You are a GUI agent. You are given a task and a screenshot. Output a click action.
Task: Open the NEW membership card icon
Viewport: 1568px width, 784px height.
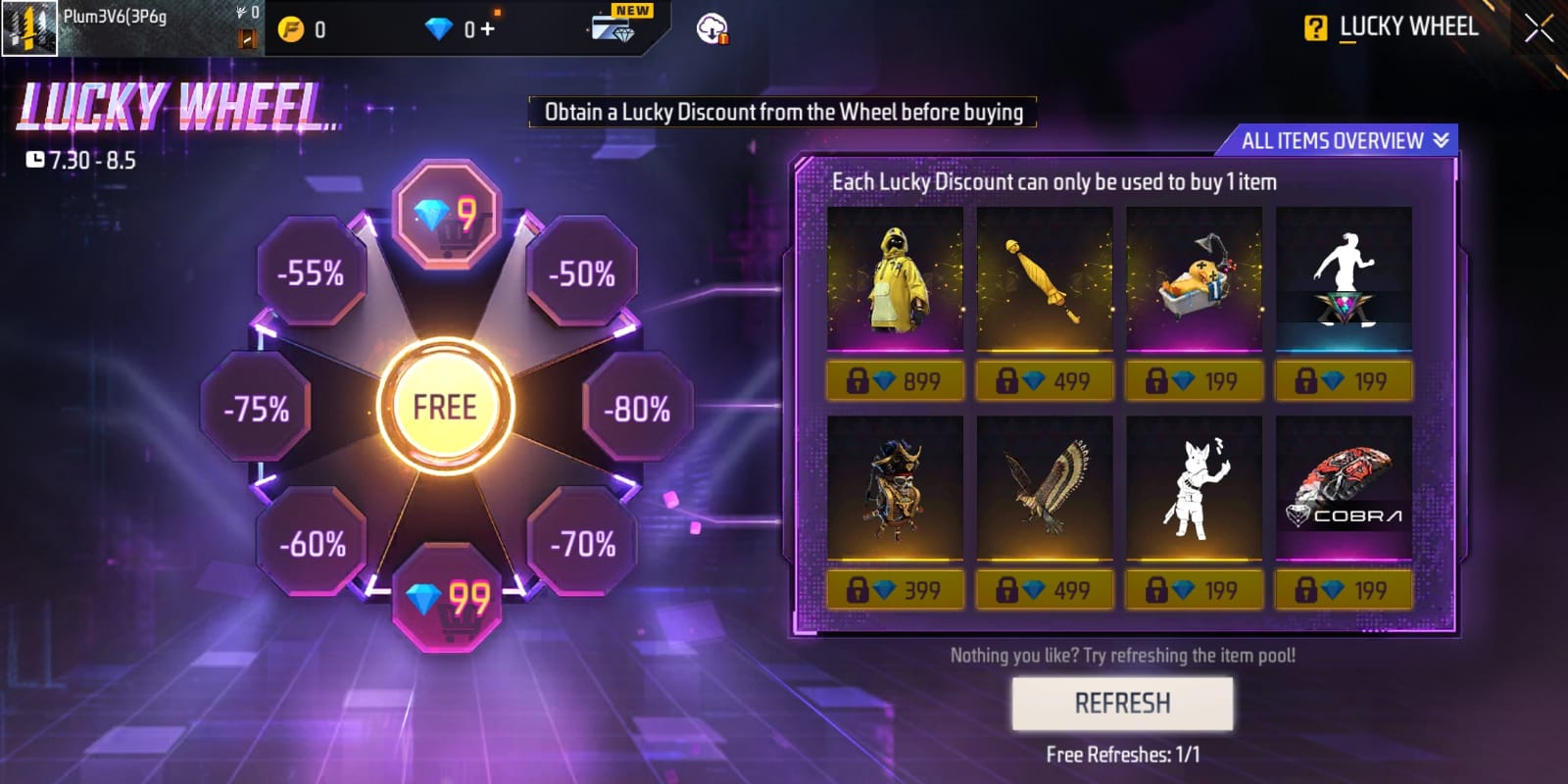[x=614, y=27]
